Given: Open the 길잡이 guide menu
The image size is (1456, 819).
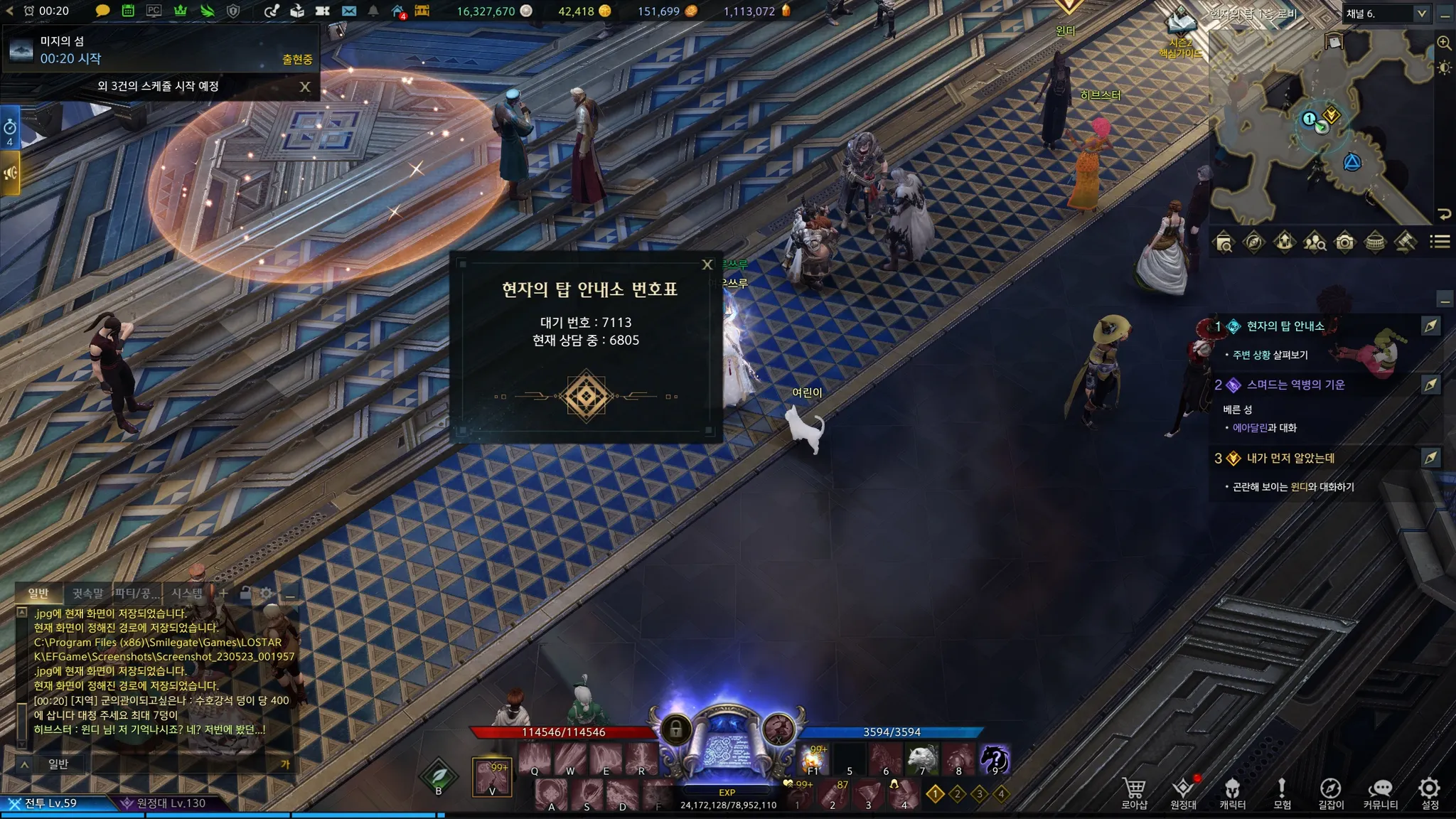Looking at the screenshot, I should point(1331,793).
